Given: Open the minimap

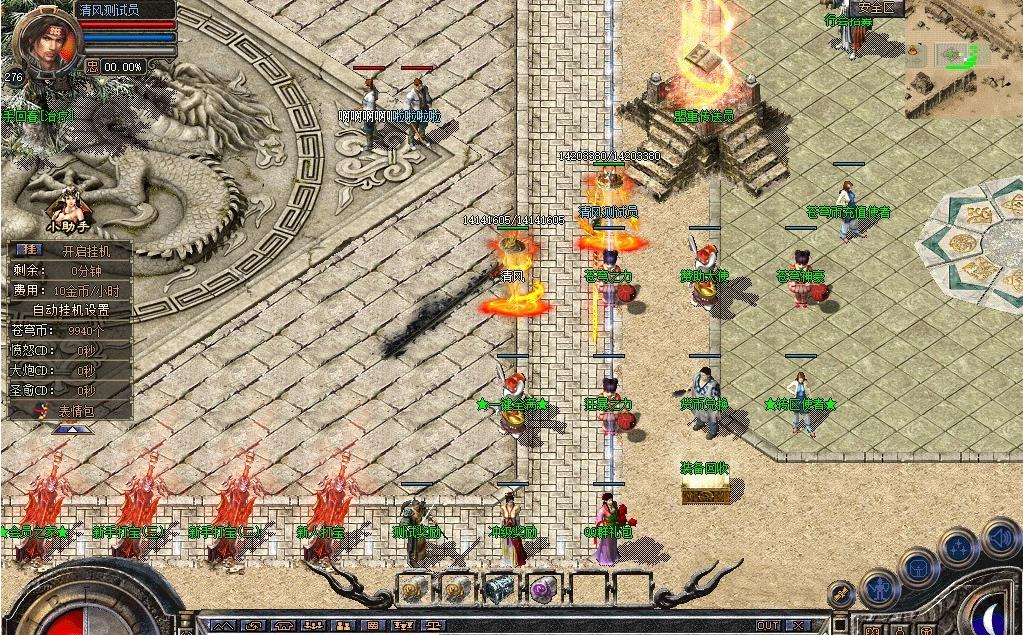Looking at the screenshot, I should pyautogui.click(x=963, y=64).
